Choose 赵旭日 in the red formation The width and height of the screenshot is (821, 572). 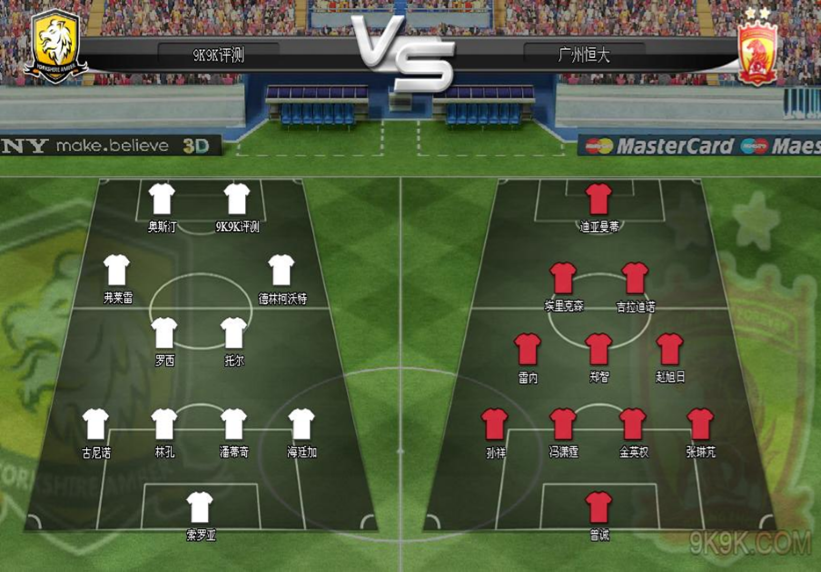[670, 349]
